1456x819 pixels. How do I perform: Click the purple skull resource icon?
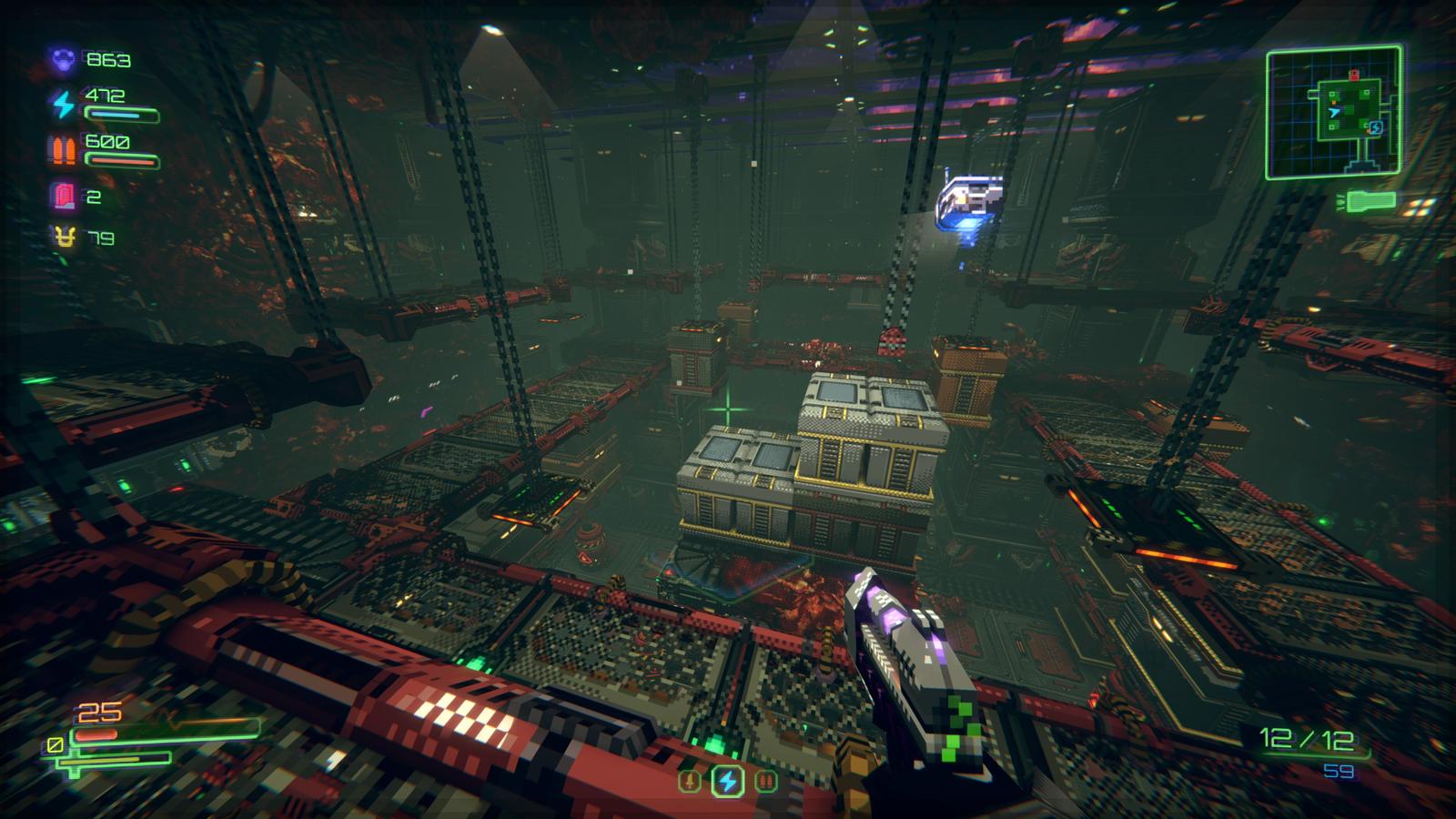(62, 60)
